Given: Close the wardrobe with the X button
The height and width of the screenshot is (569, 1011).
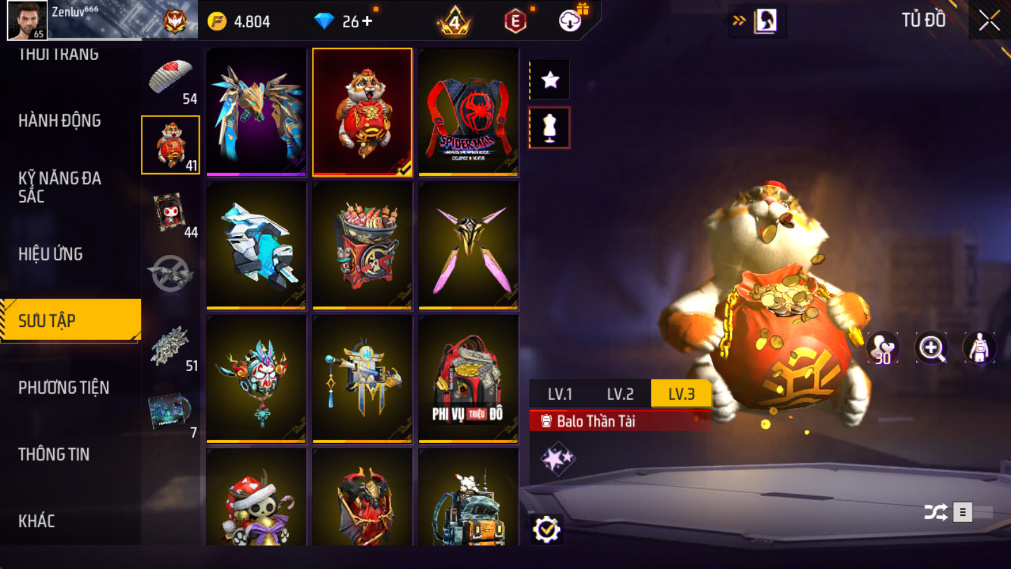Looking at the screenshot, I should (989, 21).
